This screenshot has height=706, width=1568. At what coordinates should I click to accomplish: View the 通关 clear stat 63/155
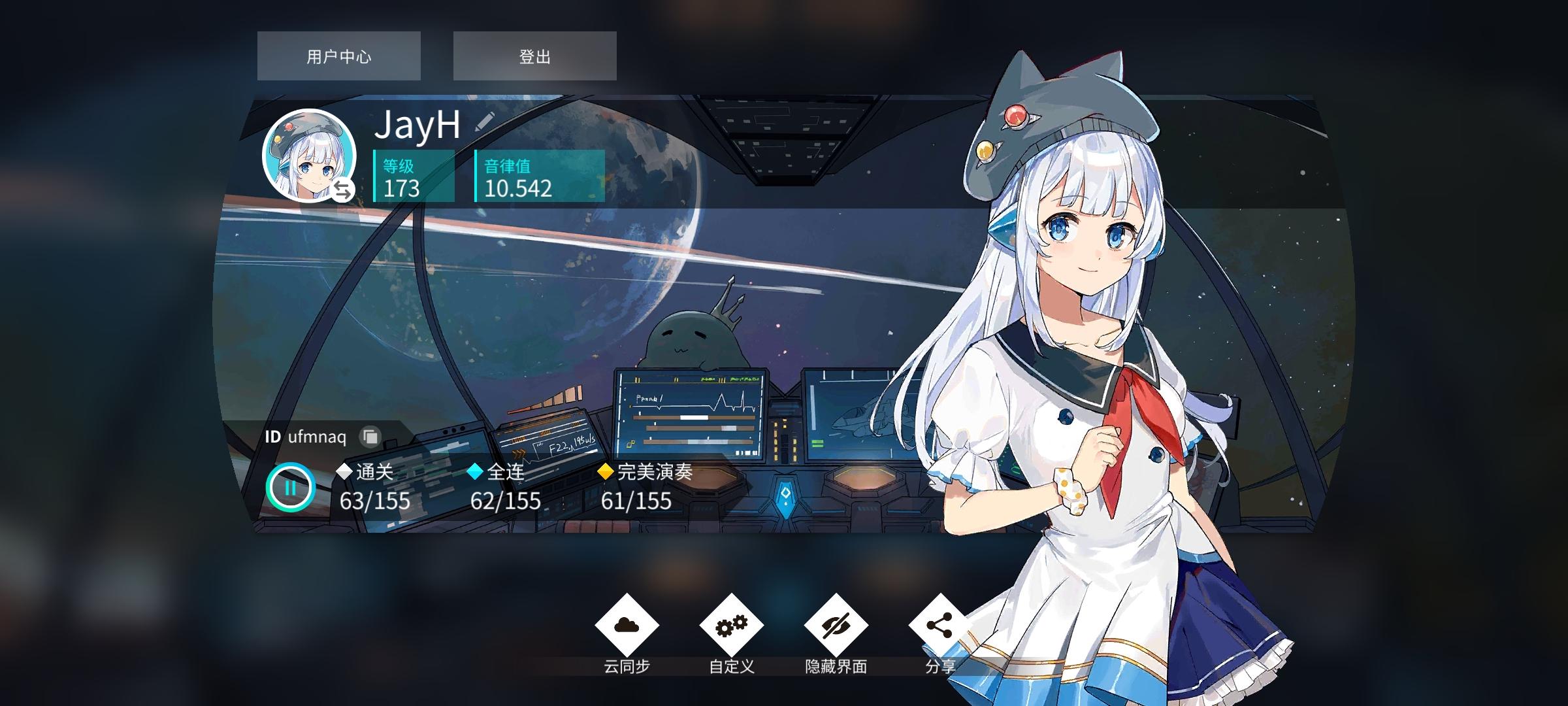click(x=374, y=487)
